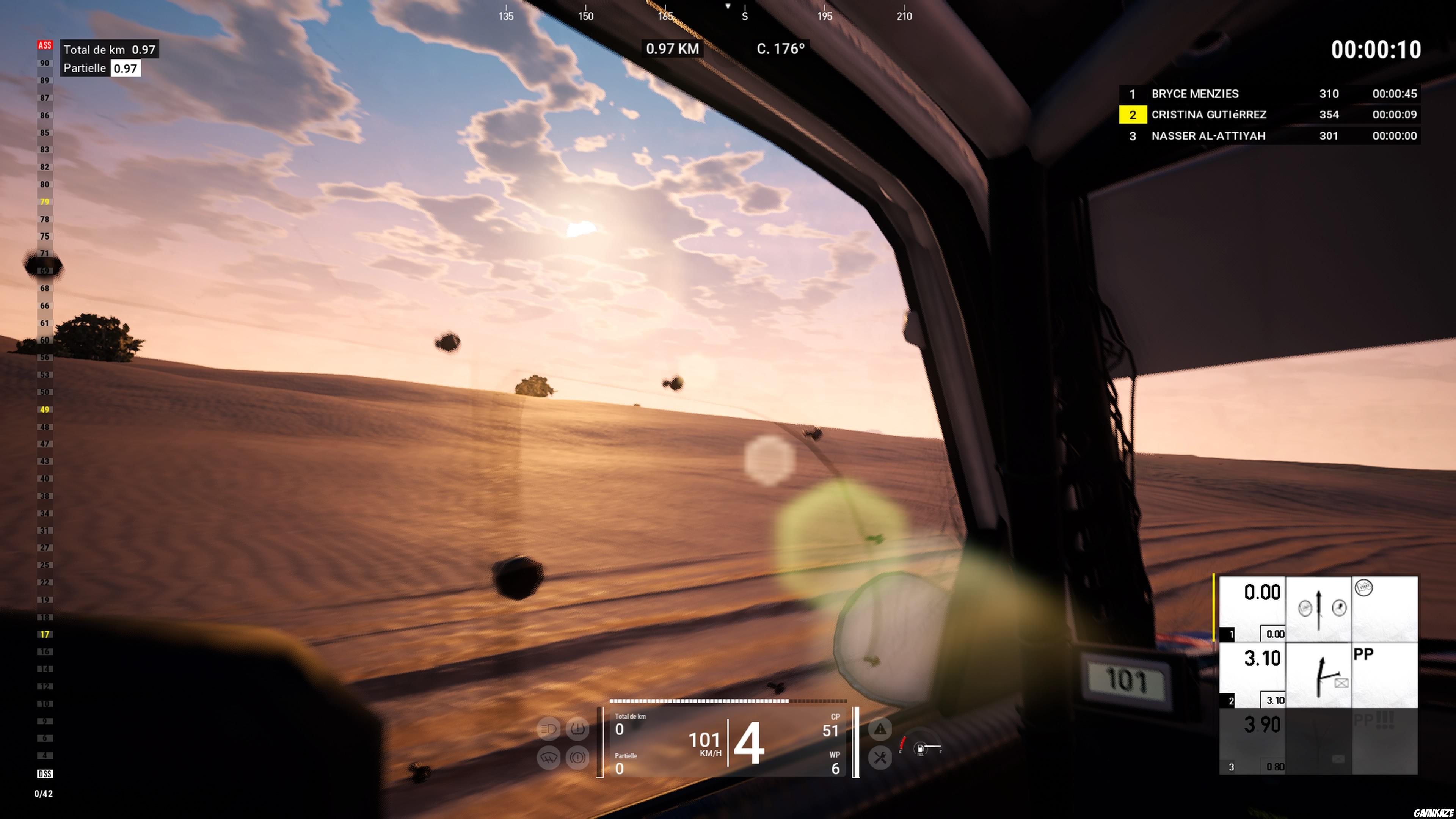Activate the windshield wiper icon
The image size is (1456, 819).
pyautogui.click(x=548, y=758)
